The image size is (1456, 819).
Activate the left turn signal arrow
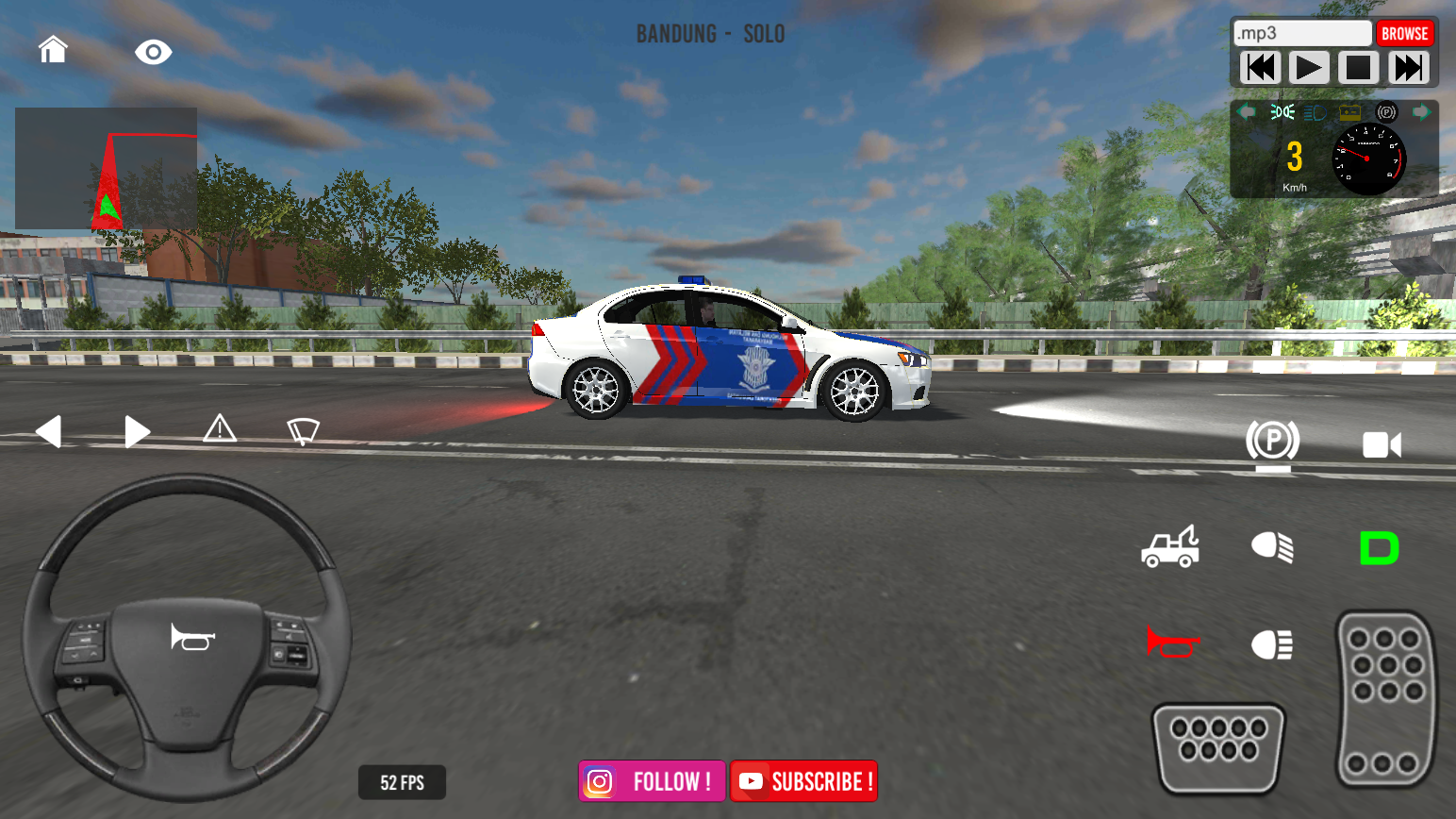click(49, 432)
